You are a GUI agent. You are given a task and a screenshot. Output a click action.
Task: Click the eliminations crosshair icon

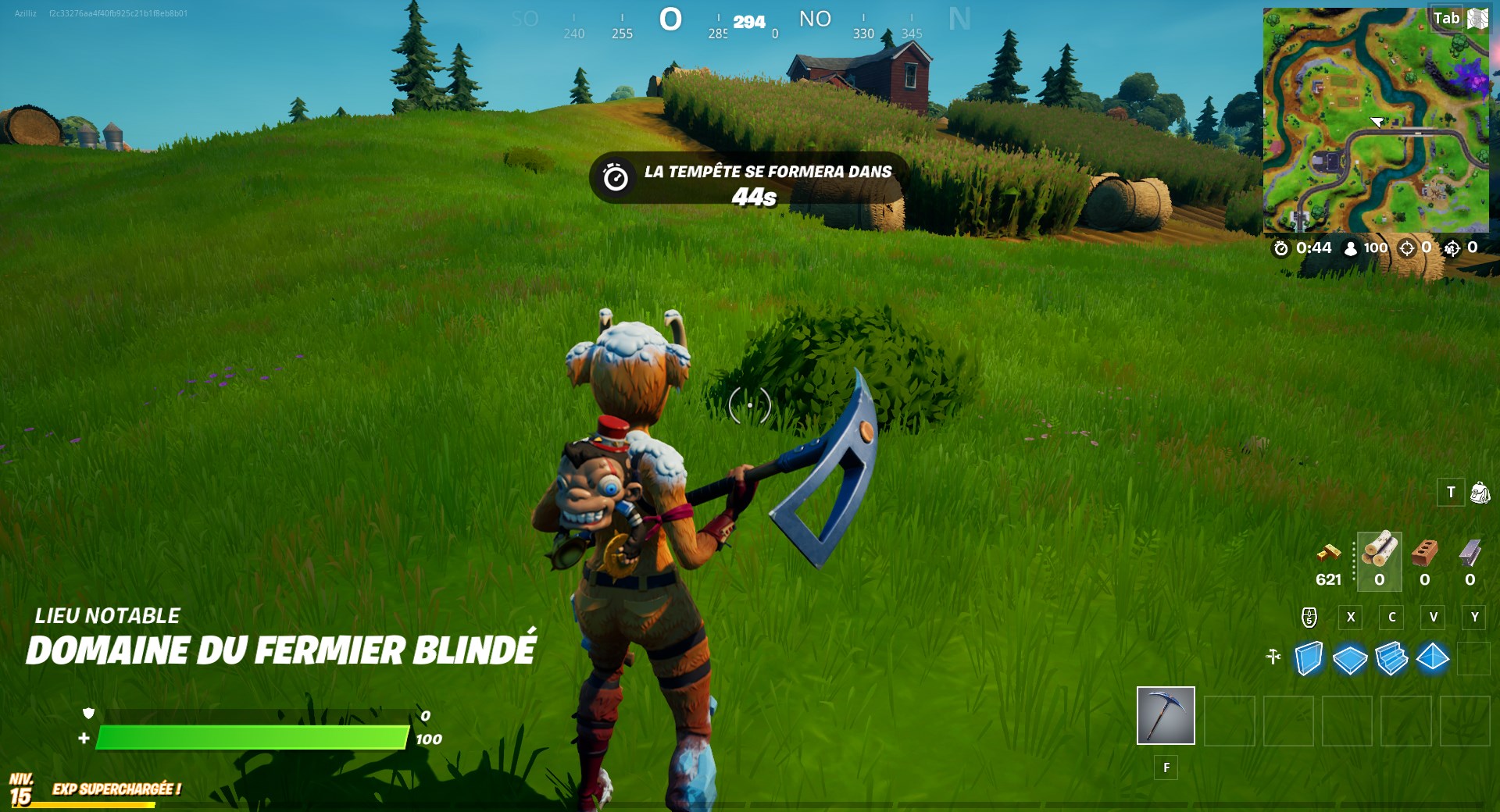[1406, 248]
